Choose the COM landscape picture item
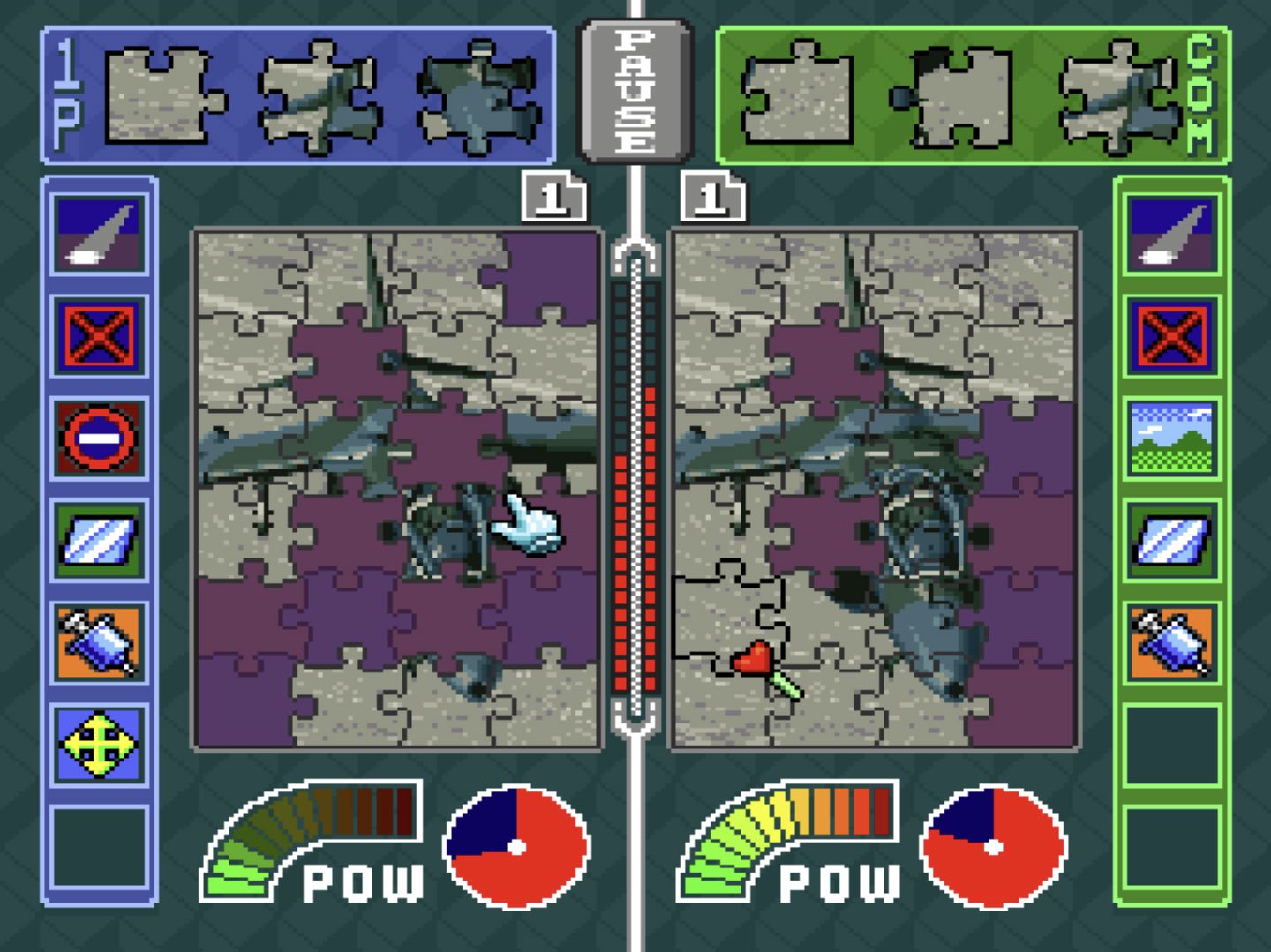 click(1171, 439)
